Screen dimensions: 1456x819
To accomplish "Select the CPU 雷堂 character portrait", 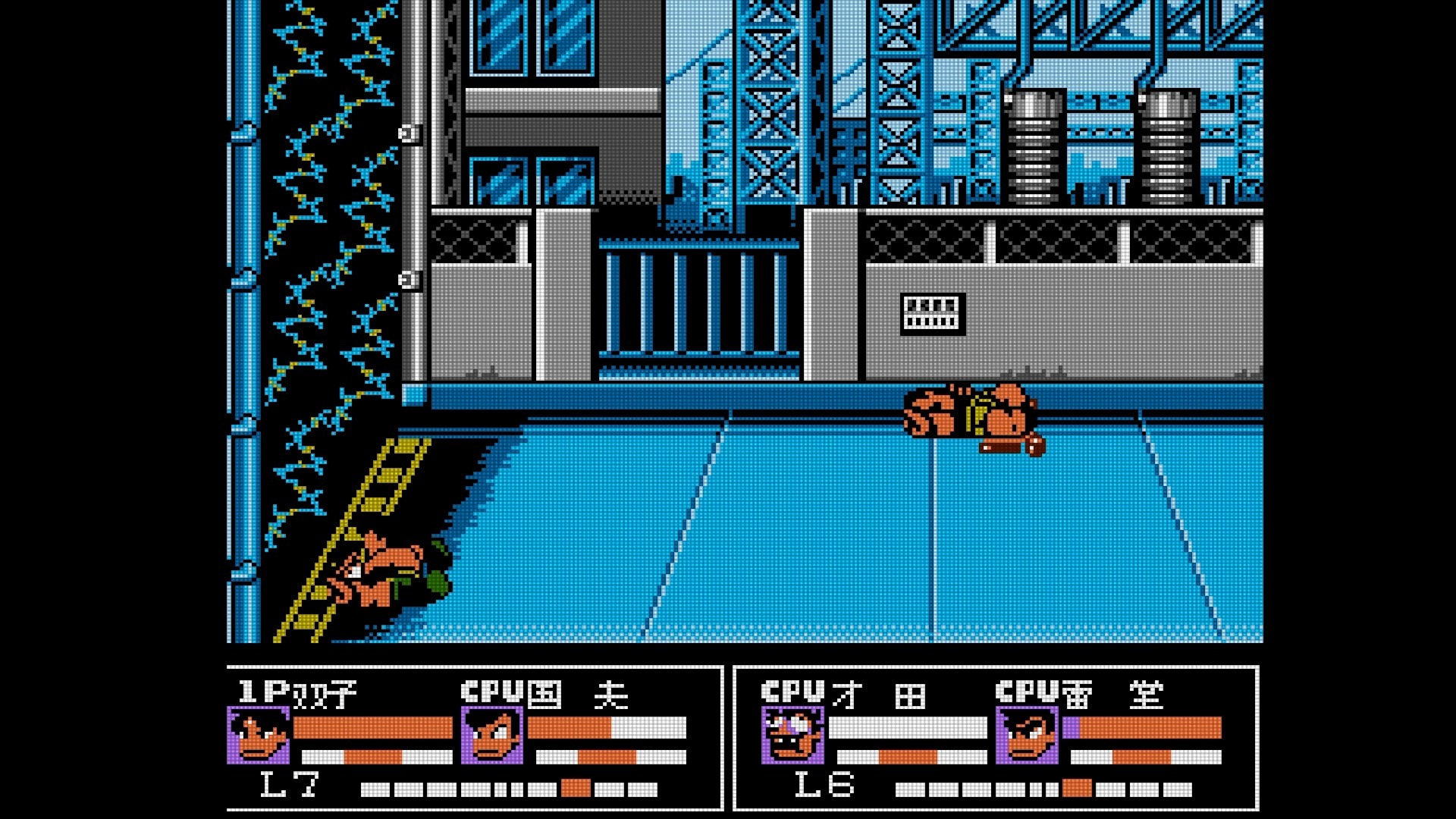I will coord(1027,735).
